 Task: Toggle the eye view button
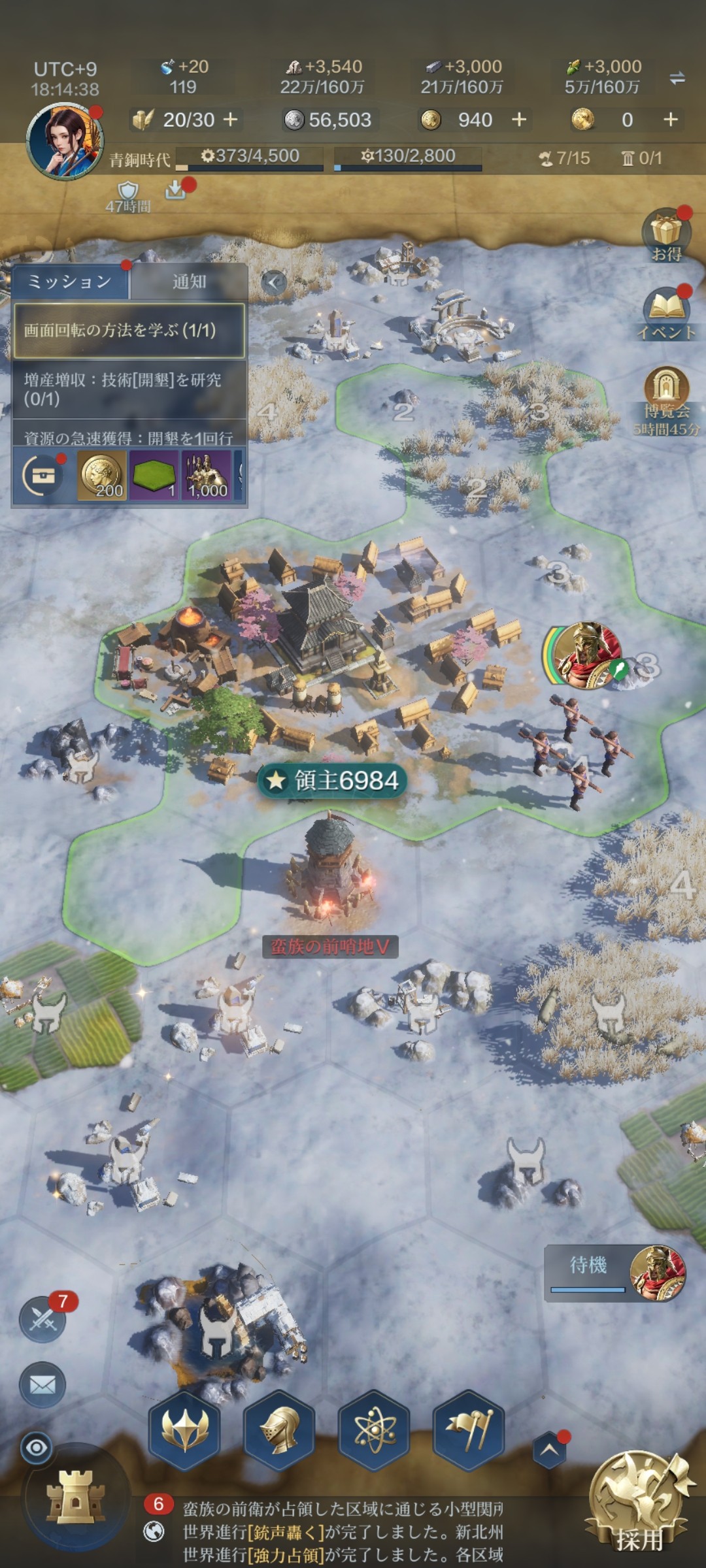[37, 1448]
